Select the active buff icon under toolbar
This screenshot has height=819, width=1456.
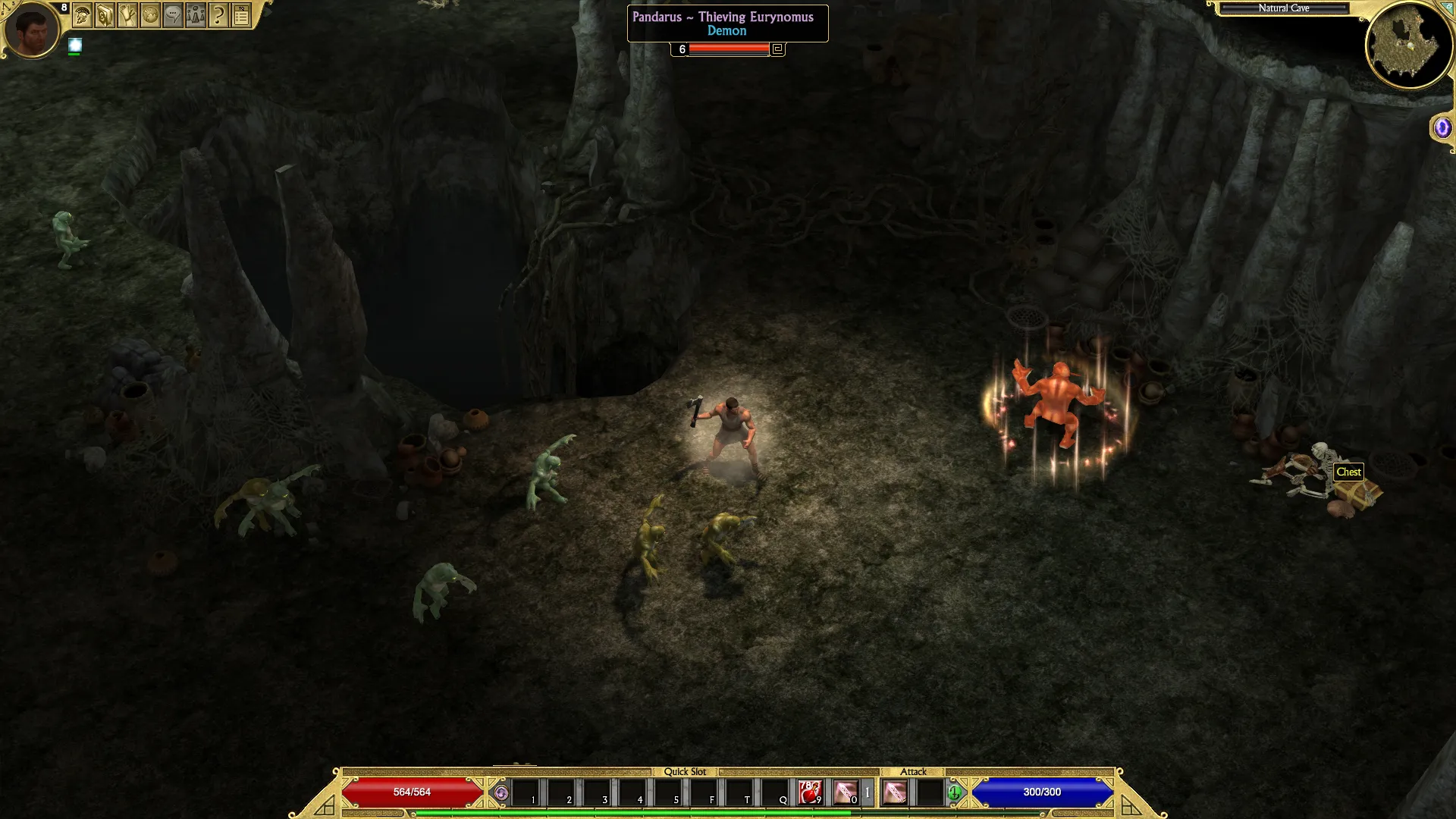74,45
